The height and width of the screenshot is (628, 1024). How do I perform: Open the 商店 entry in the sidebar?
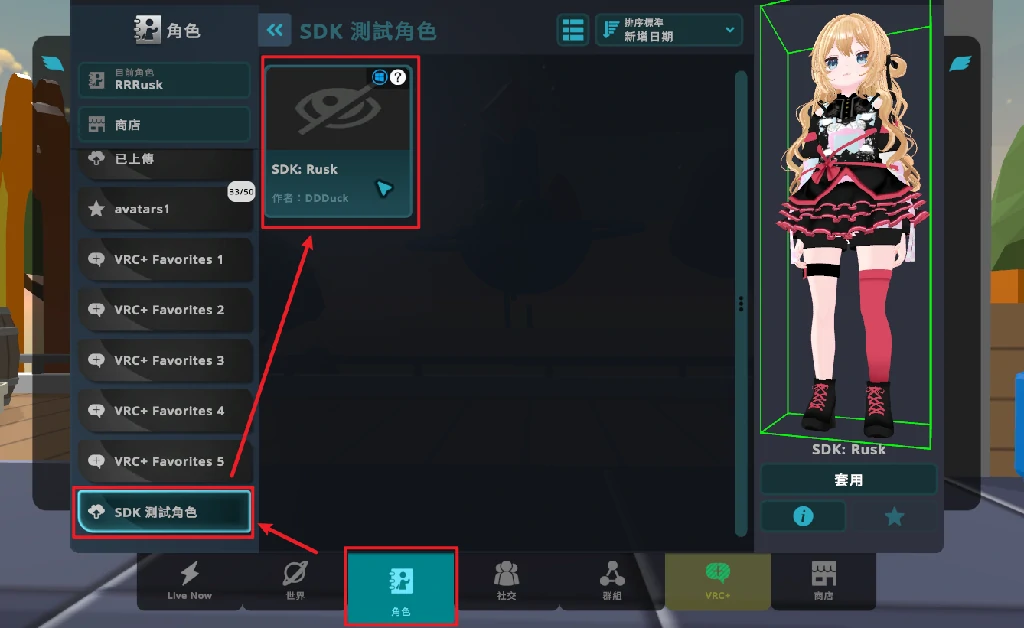tap(164, 125)
